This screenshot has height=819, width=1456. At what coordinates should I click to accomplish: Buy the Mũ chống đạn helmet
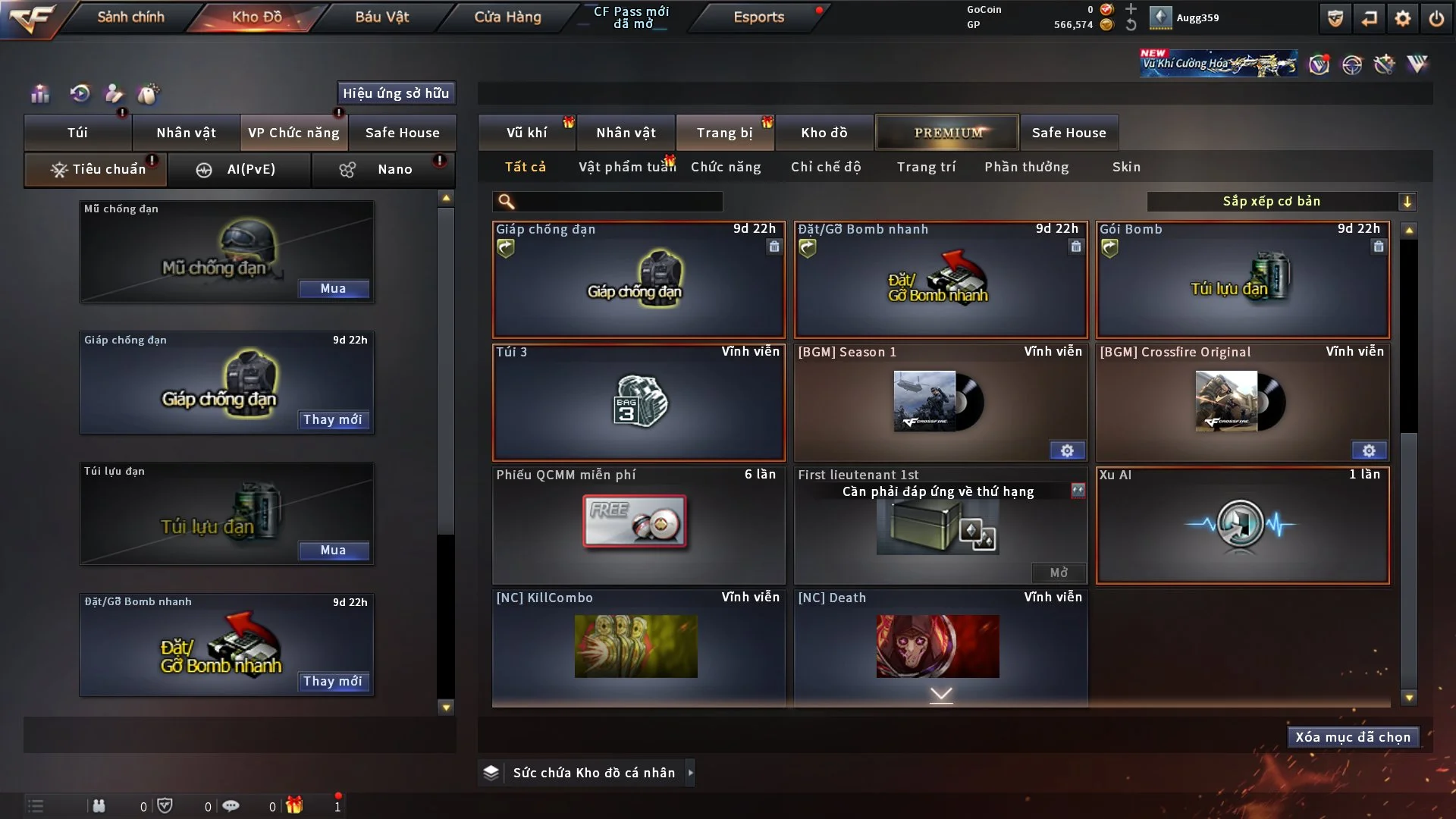(x=333, y=289)
